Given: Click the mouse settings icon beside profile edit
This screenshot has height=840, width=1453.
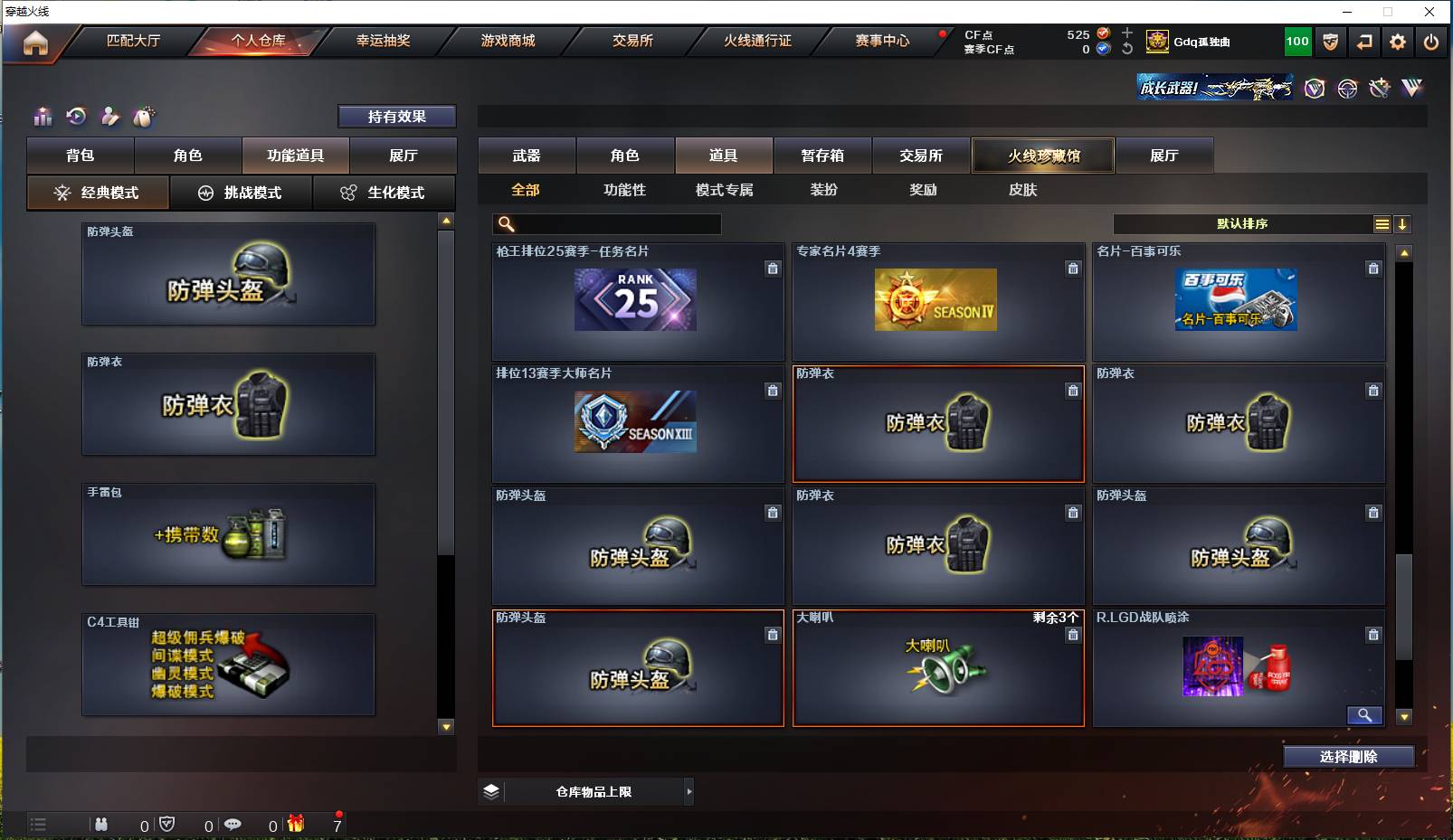Looking at the screenshot, I should point(144,117).
